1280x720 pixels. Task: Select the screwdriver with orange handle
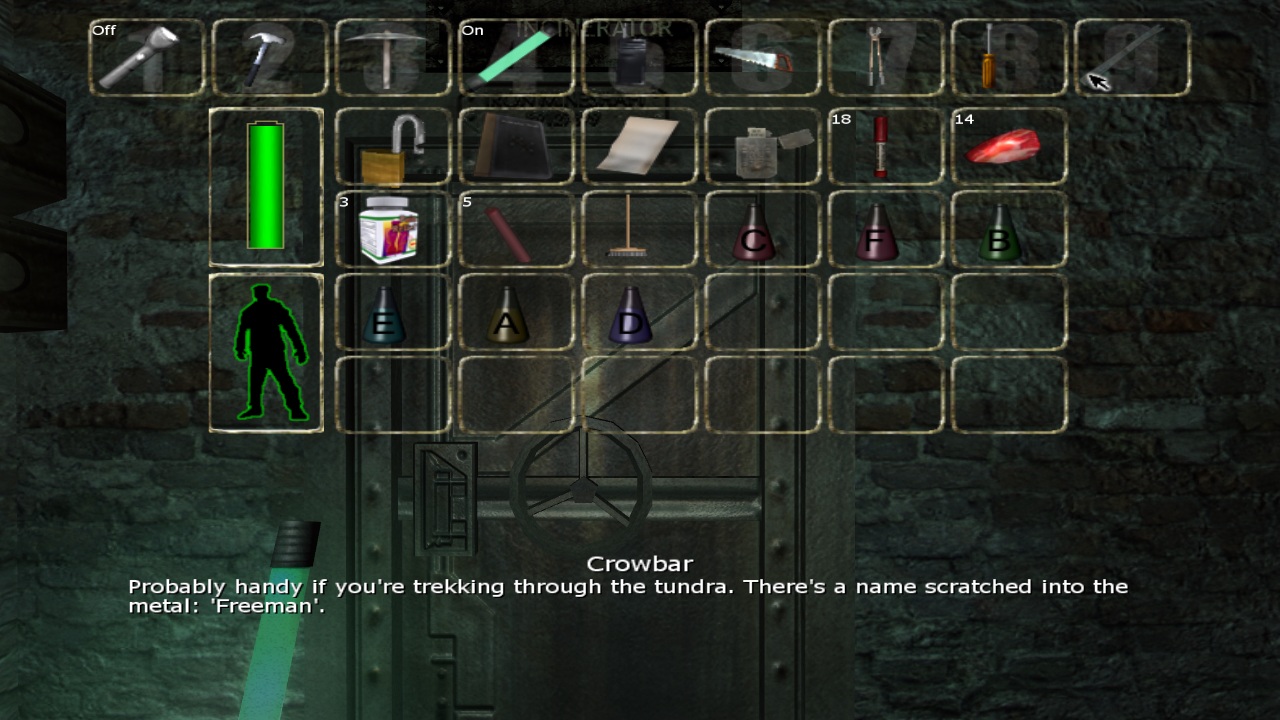[x=1008, y=58]
